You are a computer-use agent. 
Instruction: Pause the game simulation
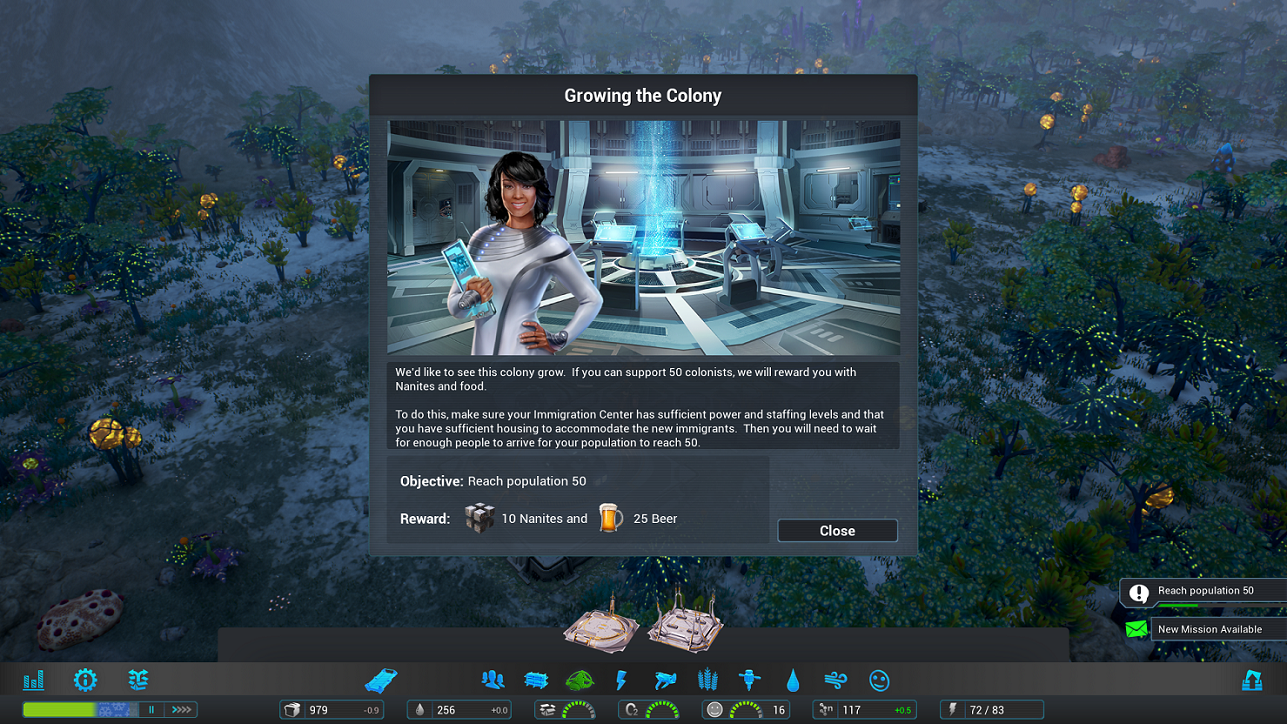click(x=152, y=708)
